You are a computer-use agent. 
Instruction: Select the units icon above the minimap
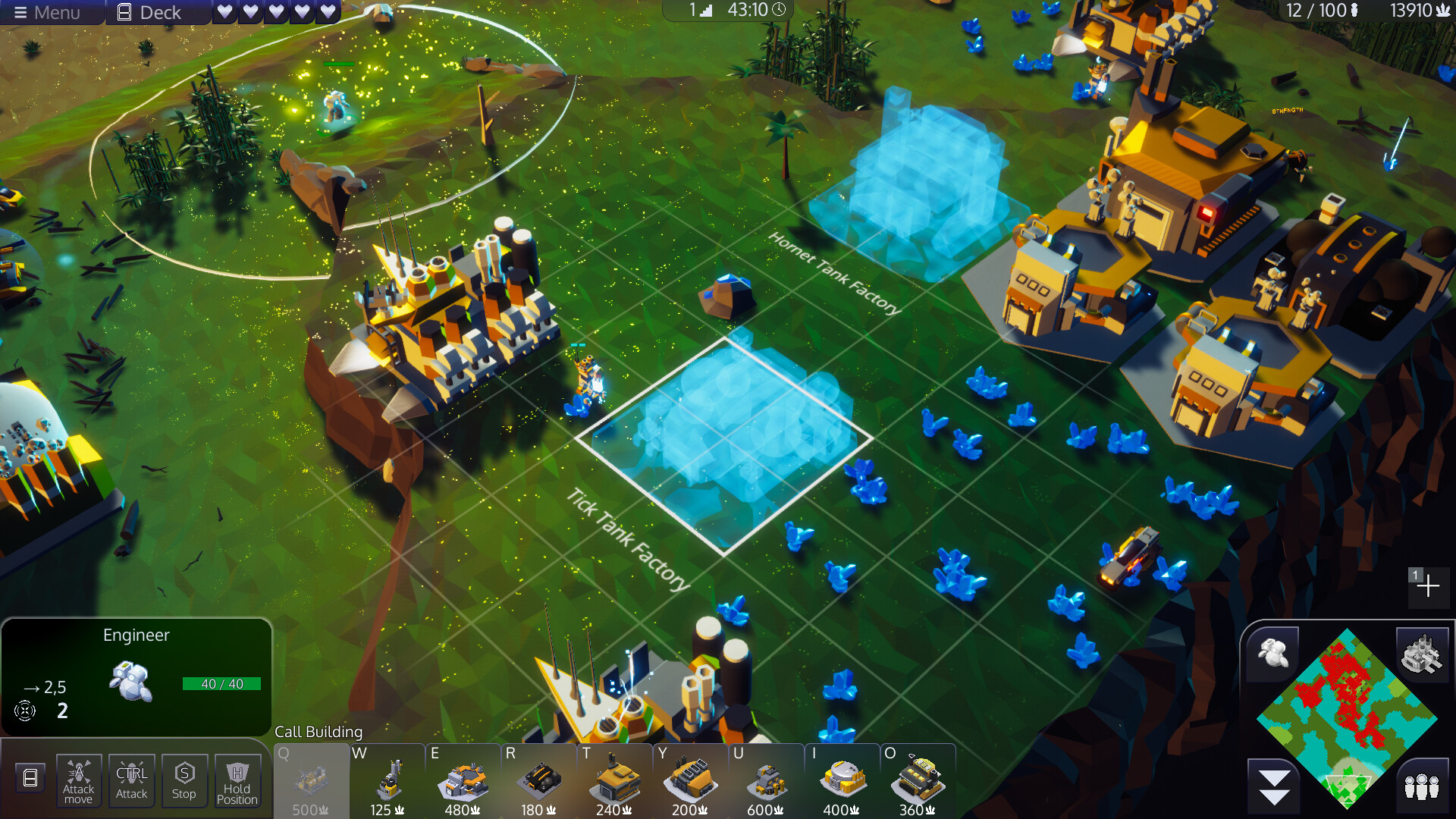point(1272,650)
